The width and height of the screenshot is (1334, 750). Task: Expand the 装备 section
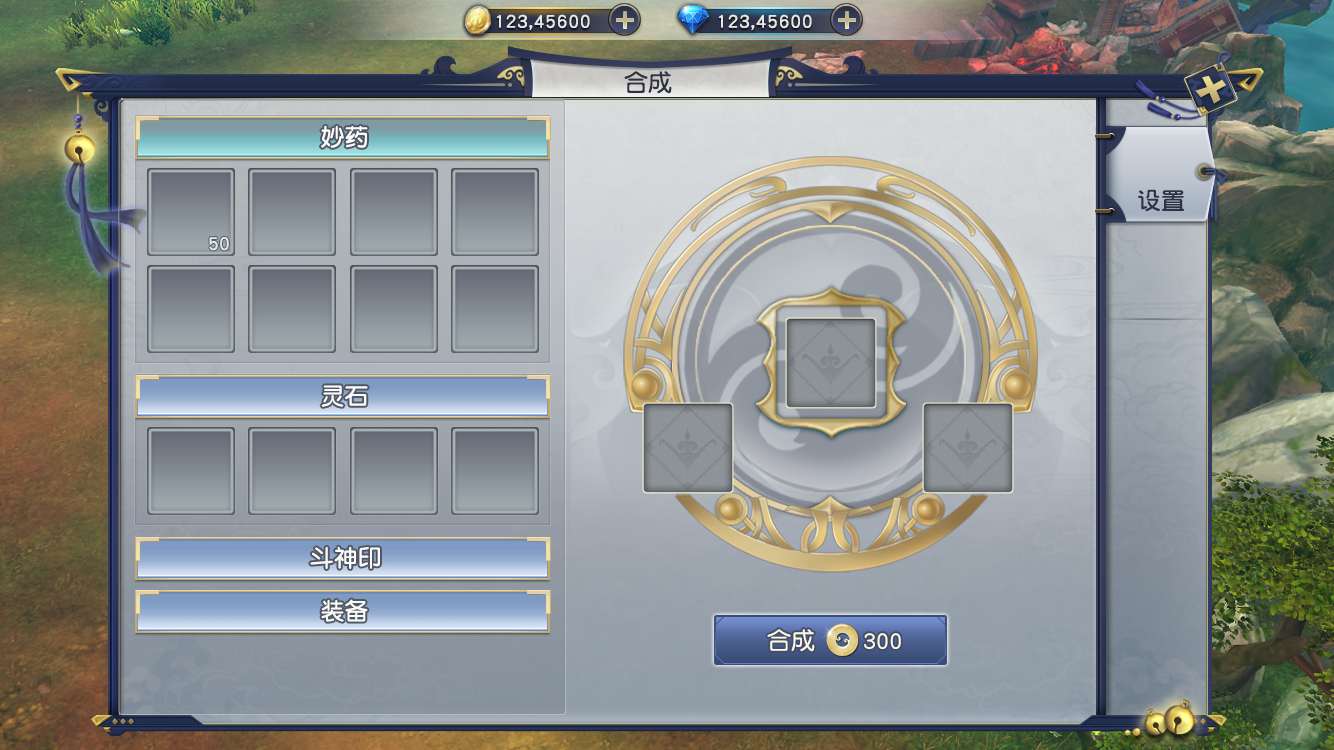343,611
